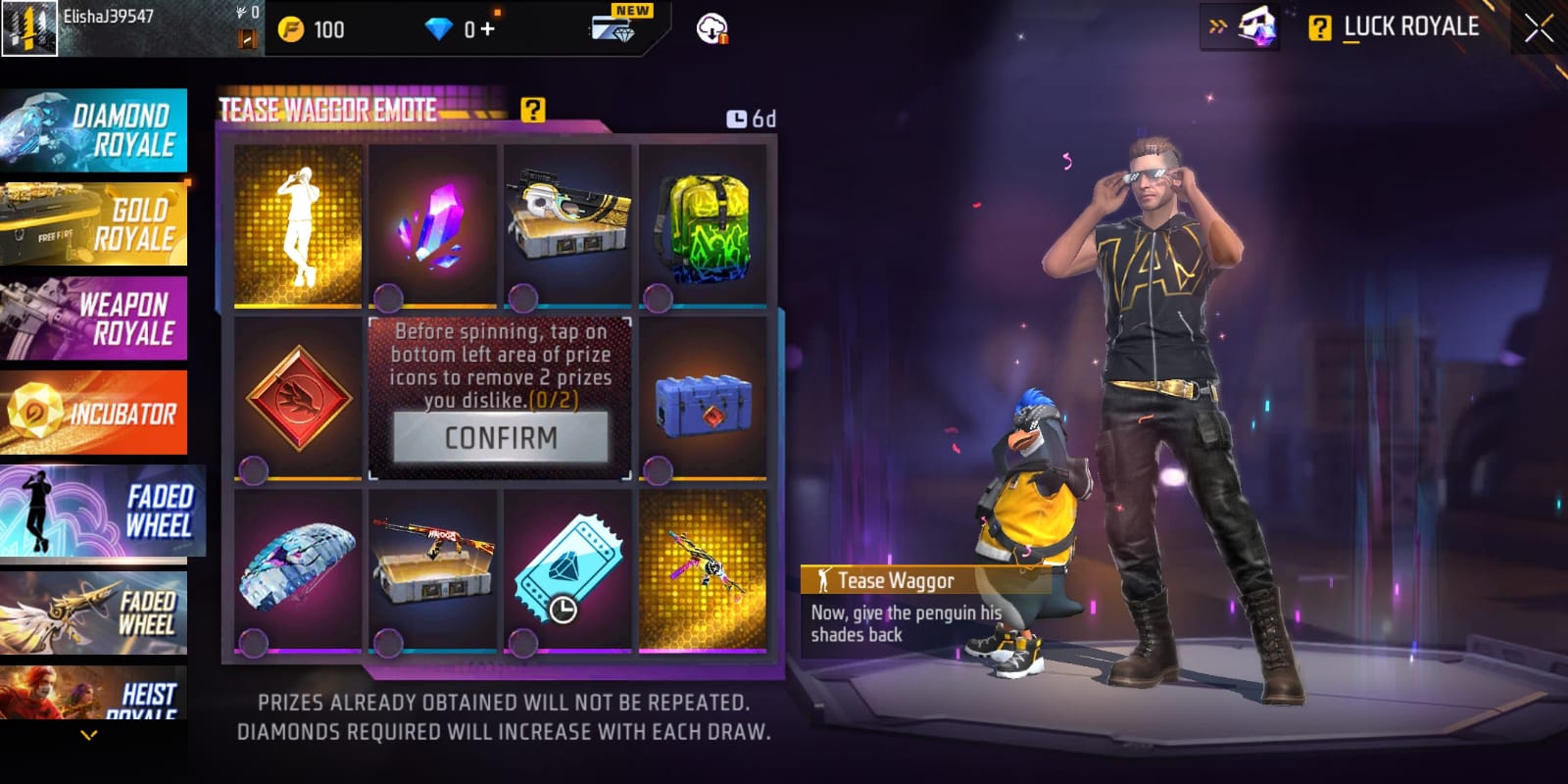
Task: Open the Heist Royale tab
Action: tap(94, 696)
